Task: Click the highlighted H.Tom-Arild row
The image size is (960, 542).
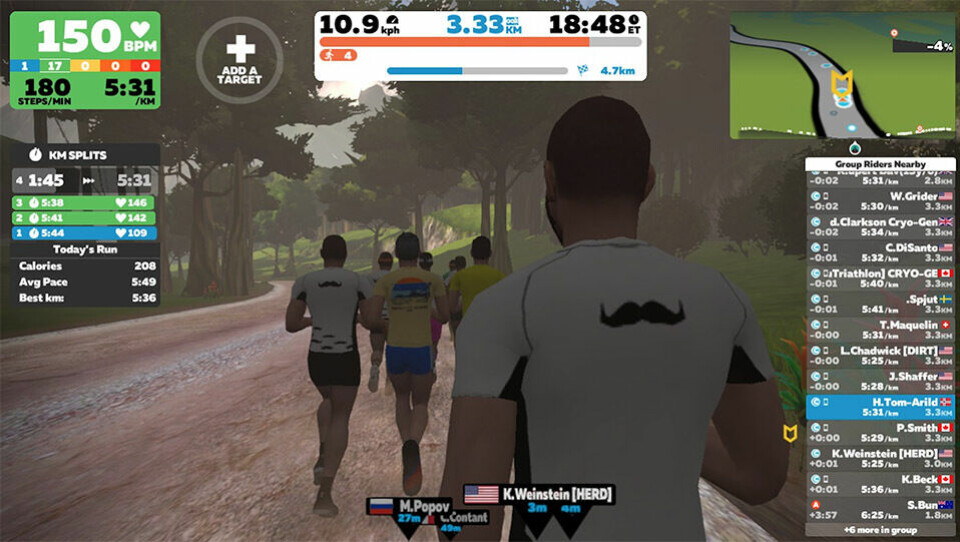Action: [880, 406]
